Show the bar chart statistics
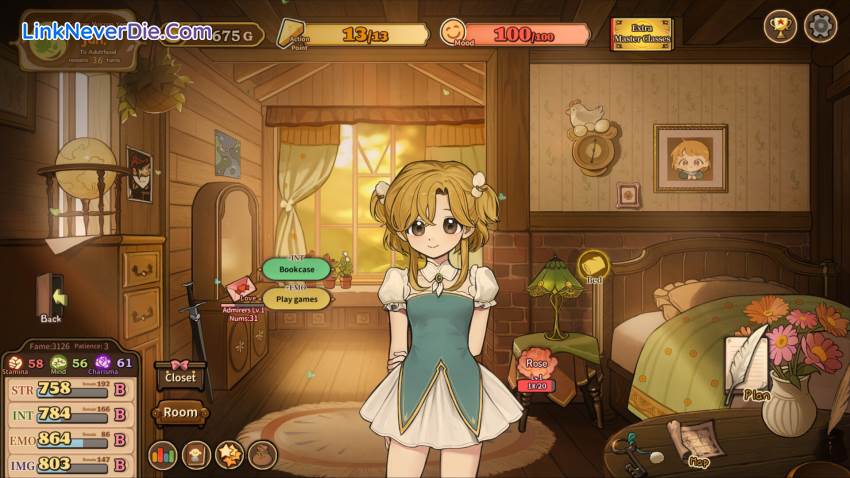This screenshot has width=850, height=478. 163,455
